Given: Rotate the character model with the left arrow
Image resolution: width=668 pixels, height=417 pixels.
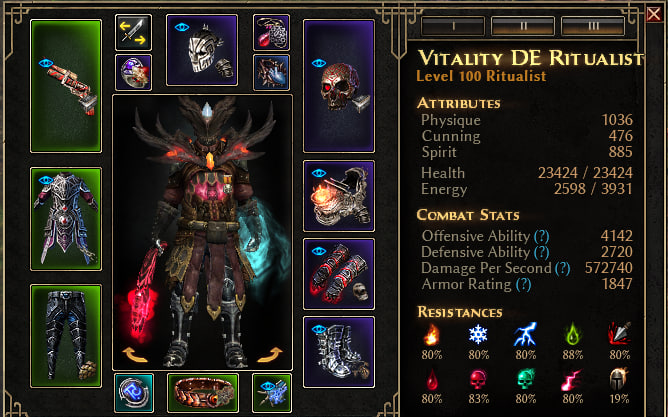Looking at the screenshot, I should pyautogui.click(x=132, y=355).
